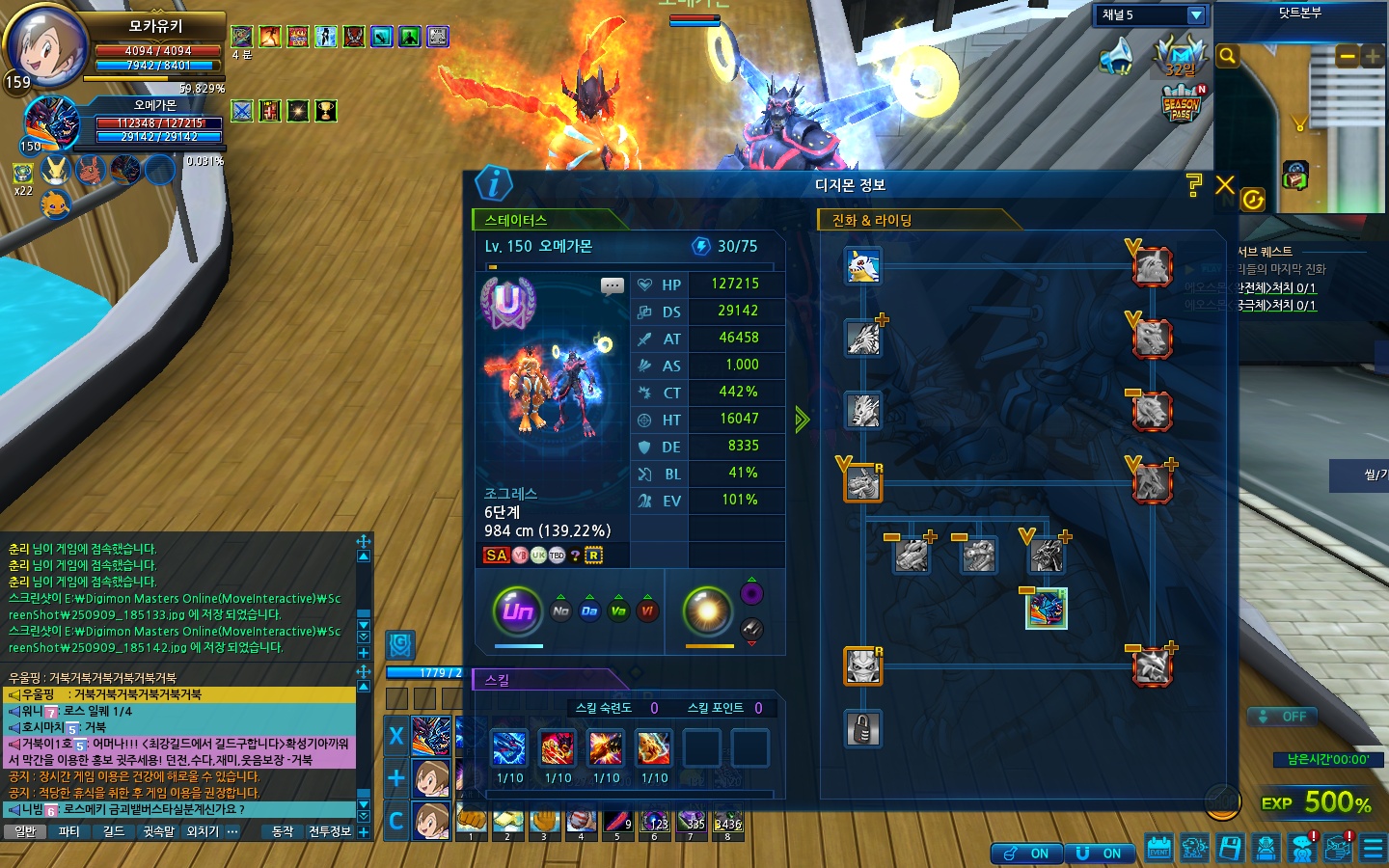Select the 귓속말 whisper chat tab
1389x868 pixels.
click(158, 831)
